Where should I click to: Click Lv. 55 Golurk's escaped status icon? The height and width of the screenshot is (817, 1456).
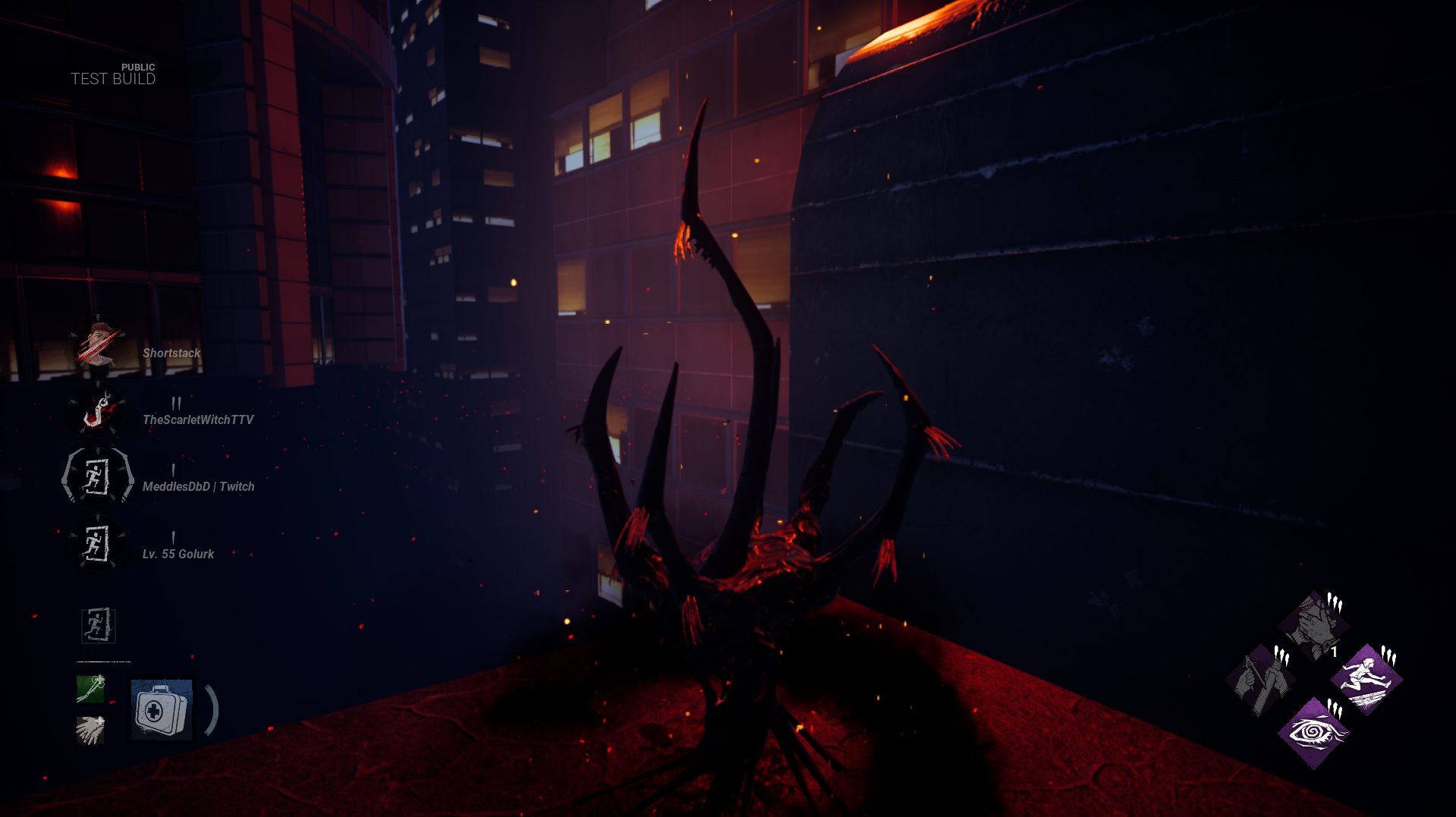pyautogui.click(x=98, y=544)
